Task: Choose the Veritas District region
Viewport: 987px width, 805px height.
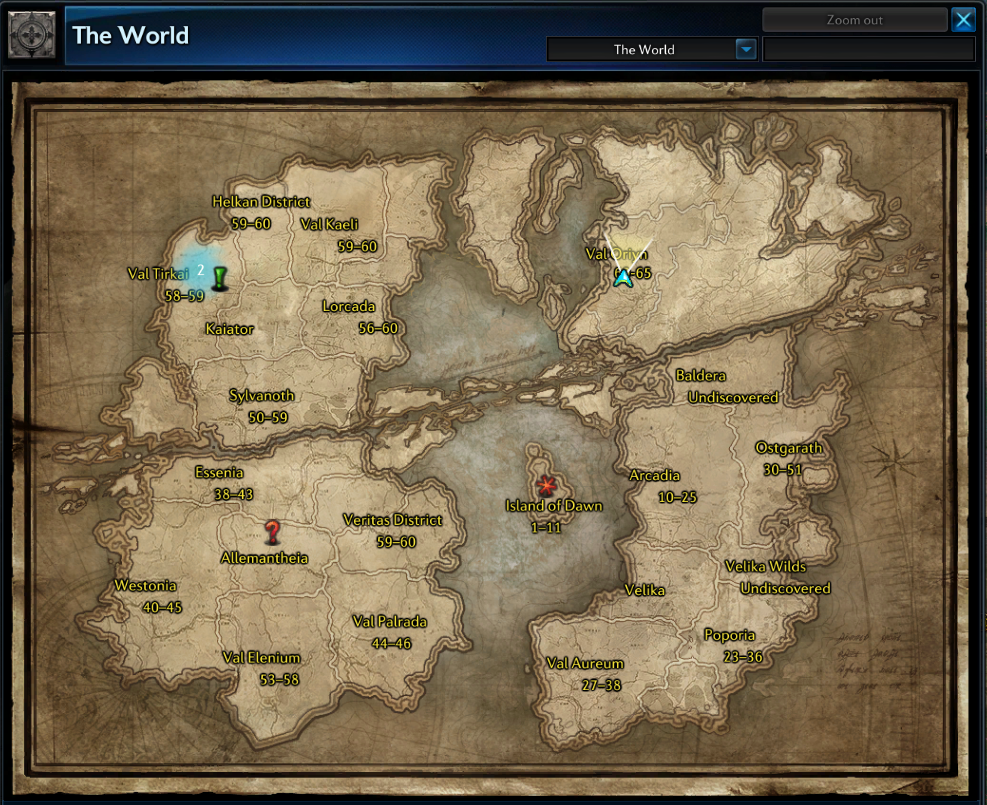Action: tap(392, 520)
